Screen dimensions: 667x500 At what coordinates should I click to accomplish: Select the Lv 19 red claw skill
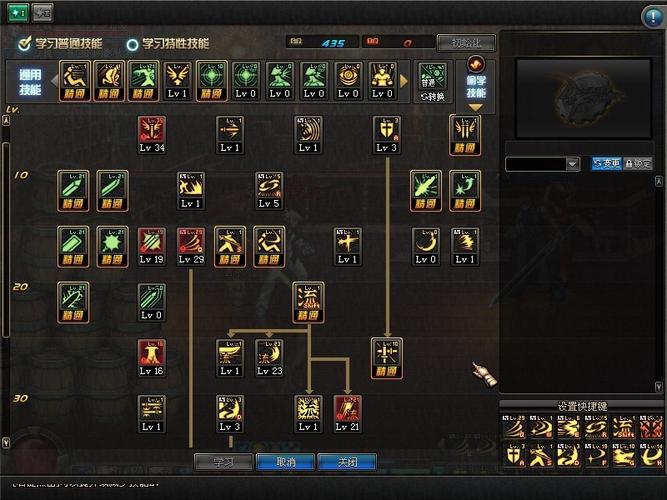pyautogui.click(x=152, y=243)
